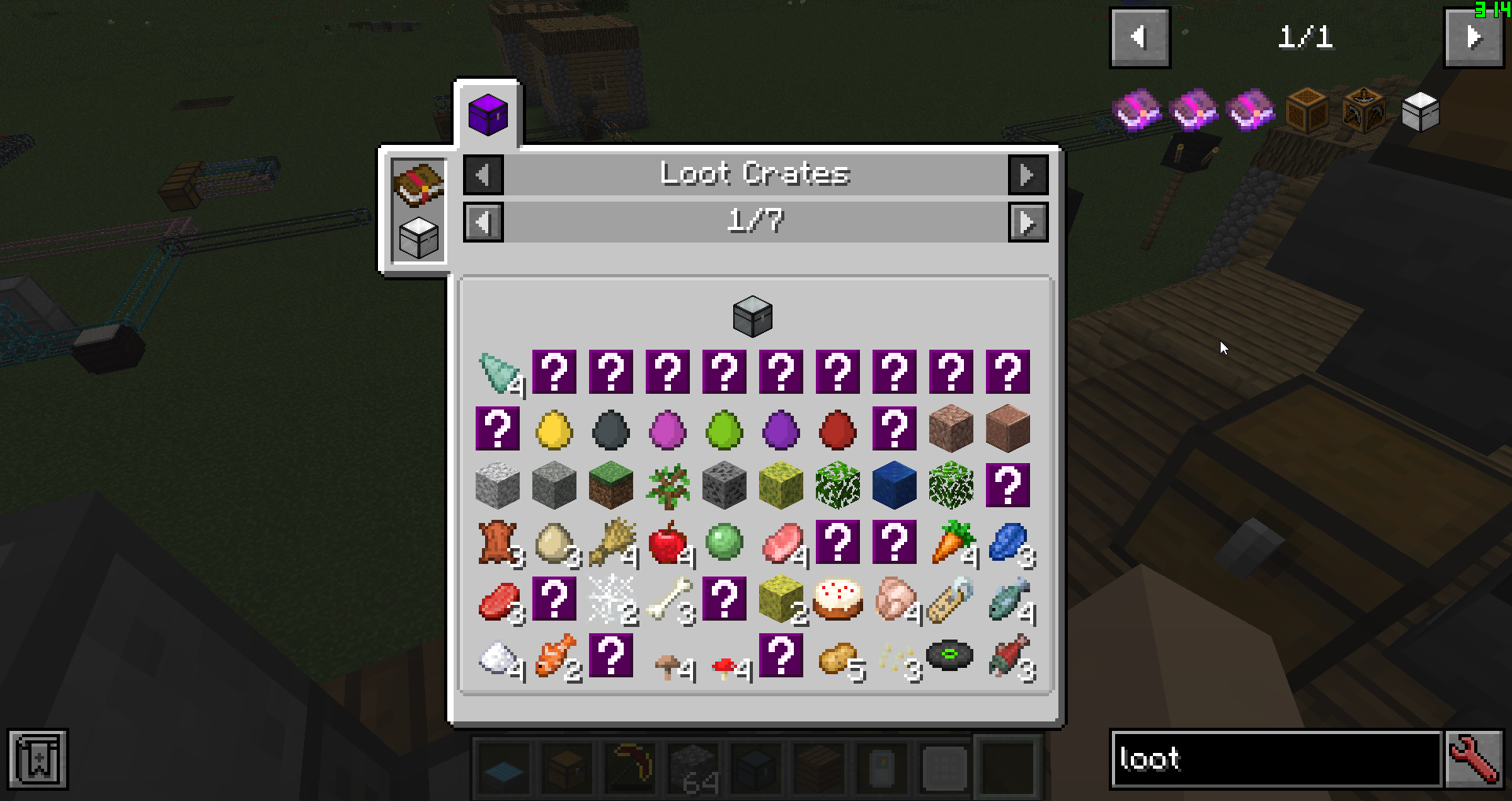Advance to next loot page
This screenshot has height=801, width=1512.
[1028, 222]
